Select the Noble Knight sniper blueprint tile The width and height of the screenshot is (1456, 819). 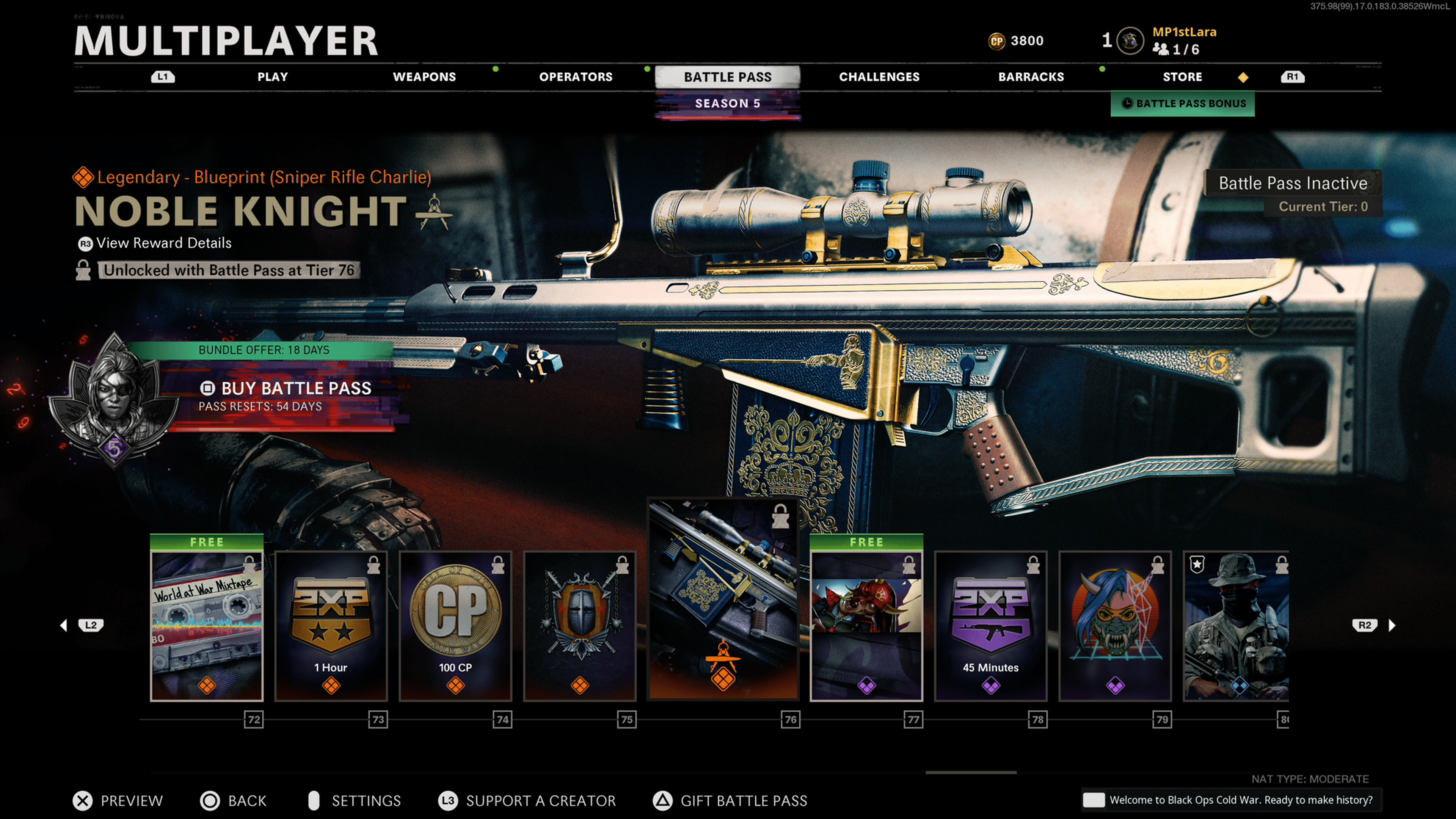click(x=723, y=599)
